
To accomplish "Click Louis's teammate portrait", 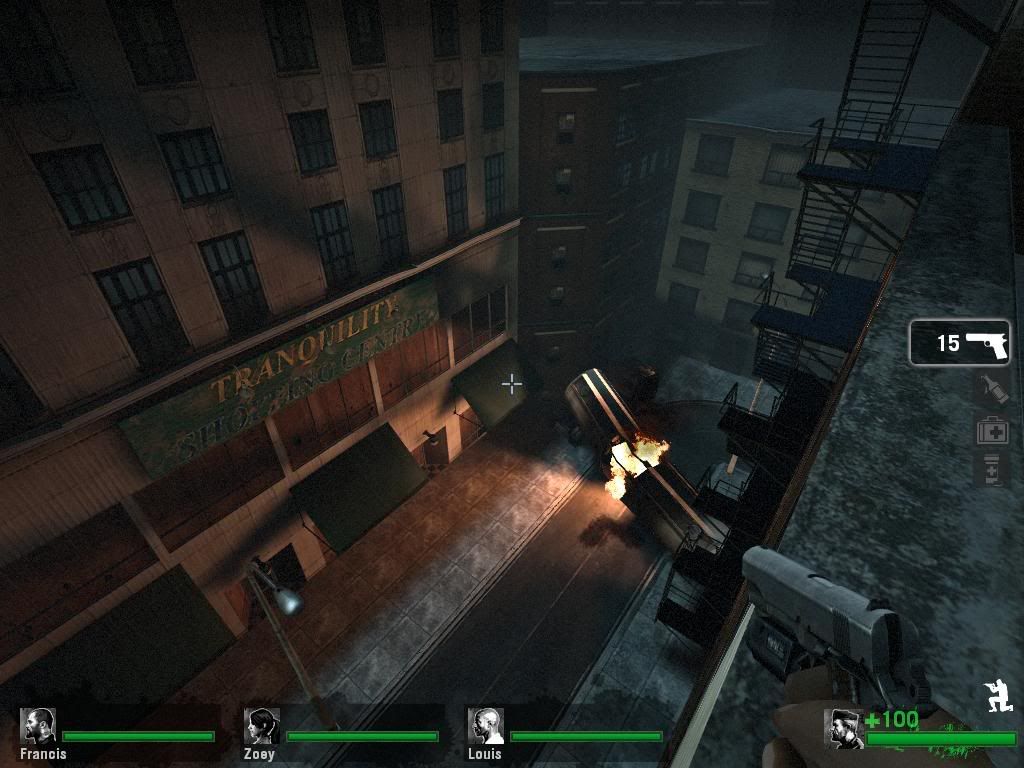I will 486,726.
